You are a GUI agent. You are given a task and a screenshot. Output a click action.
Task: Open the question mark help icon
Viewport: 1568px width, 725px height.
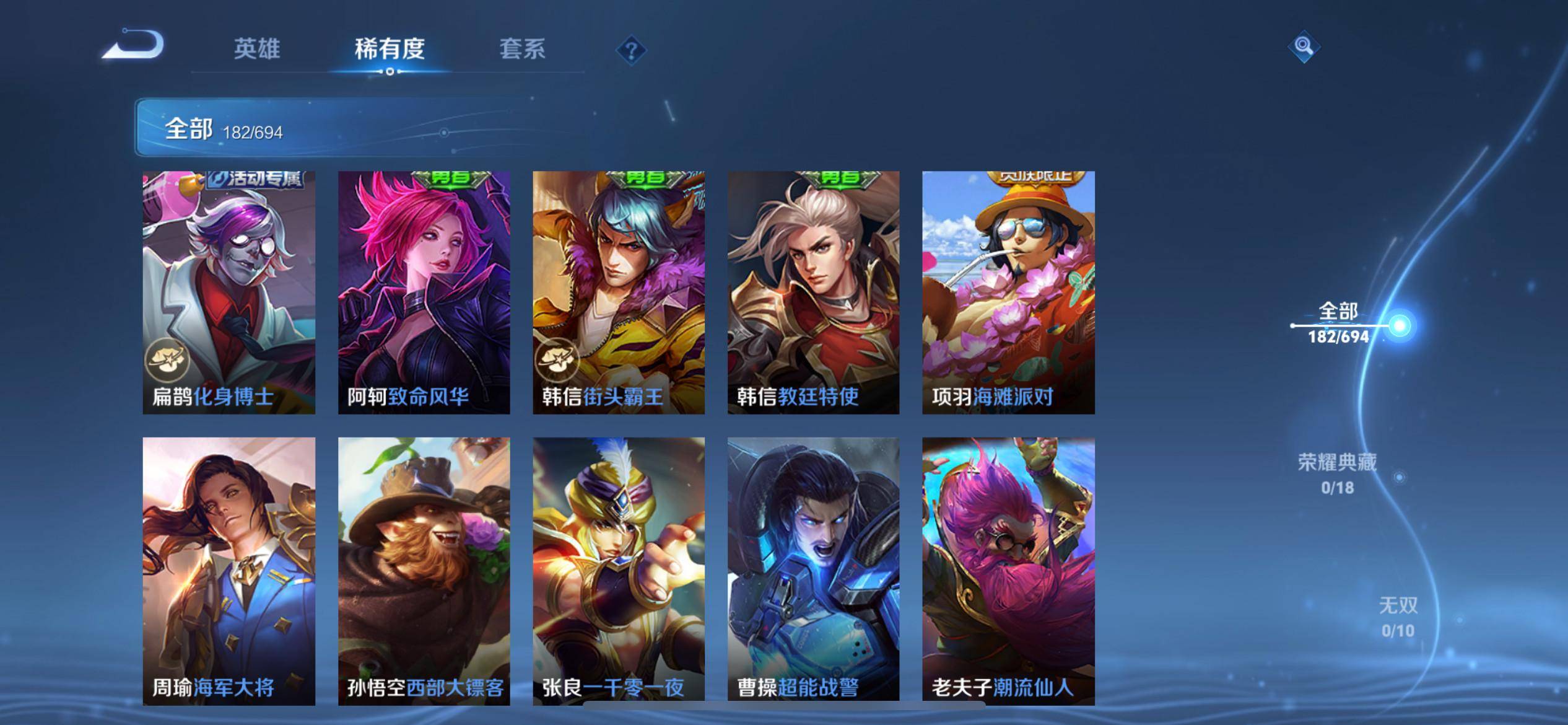[x=631, y=50]
